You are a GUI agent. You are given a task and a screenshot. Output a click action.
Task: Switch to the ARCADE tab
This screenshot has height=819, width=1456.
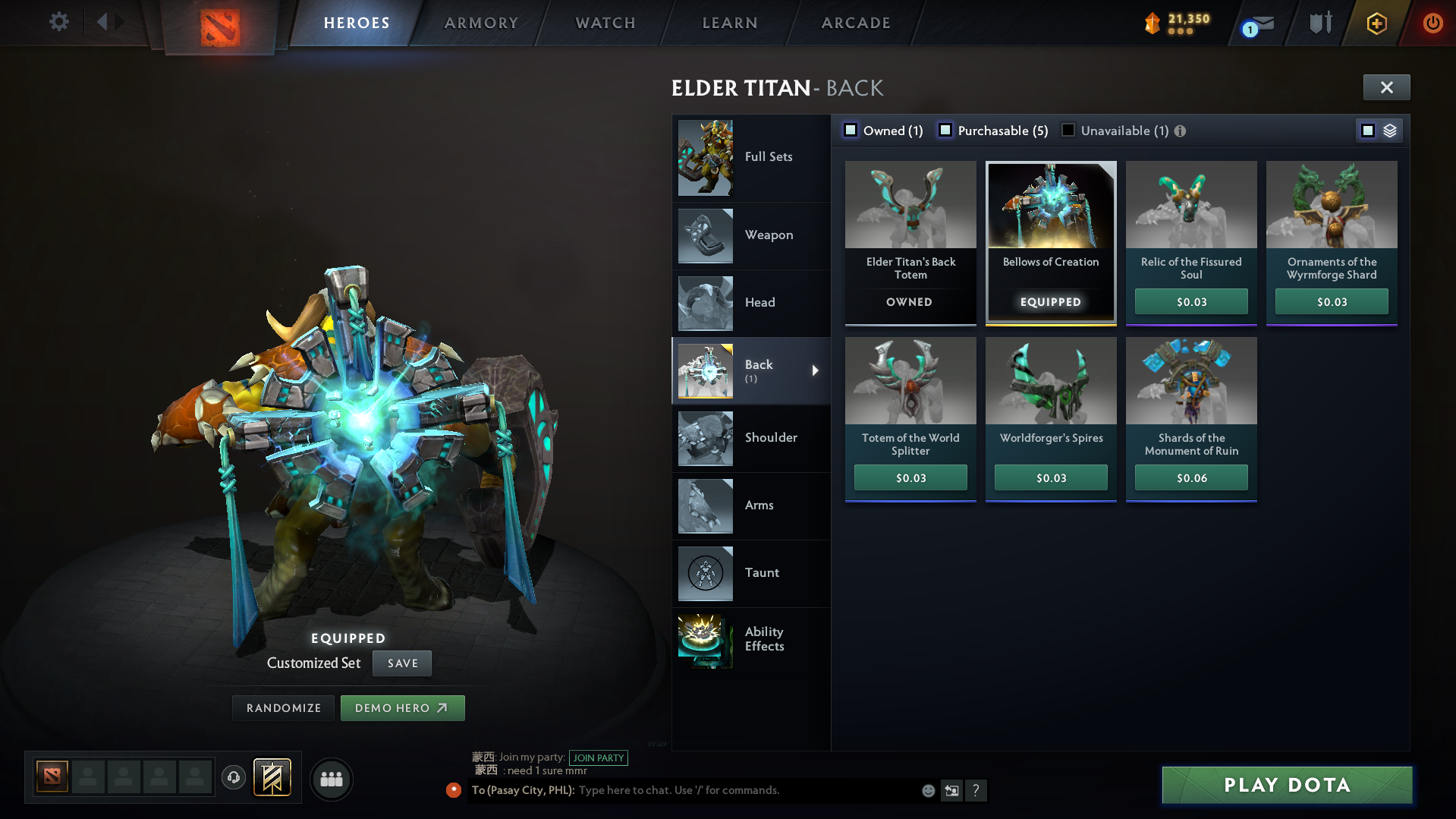click(x=855, y=23)
